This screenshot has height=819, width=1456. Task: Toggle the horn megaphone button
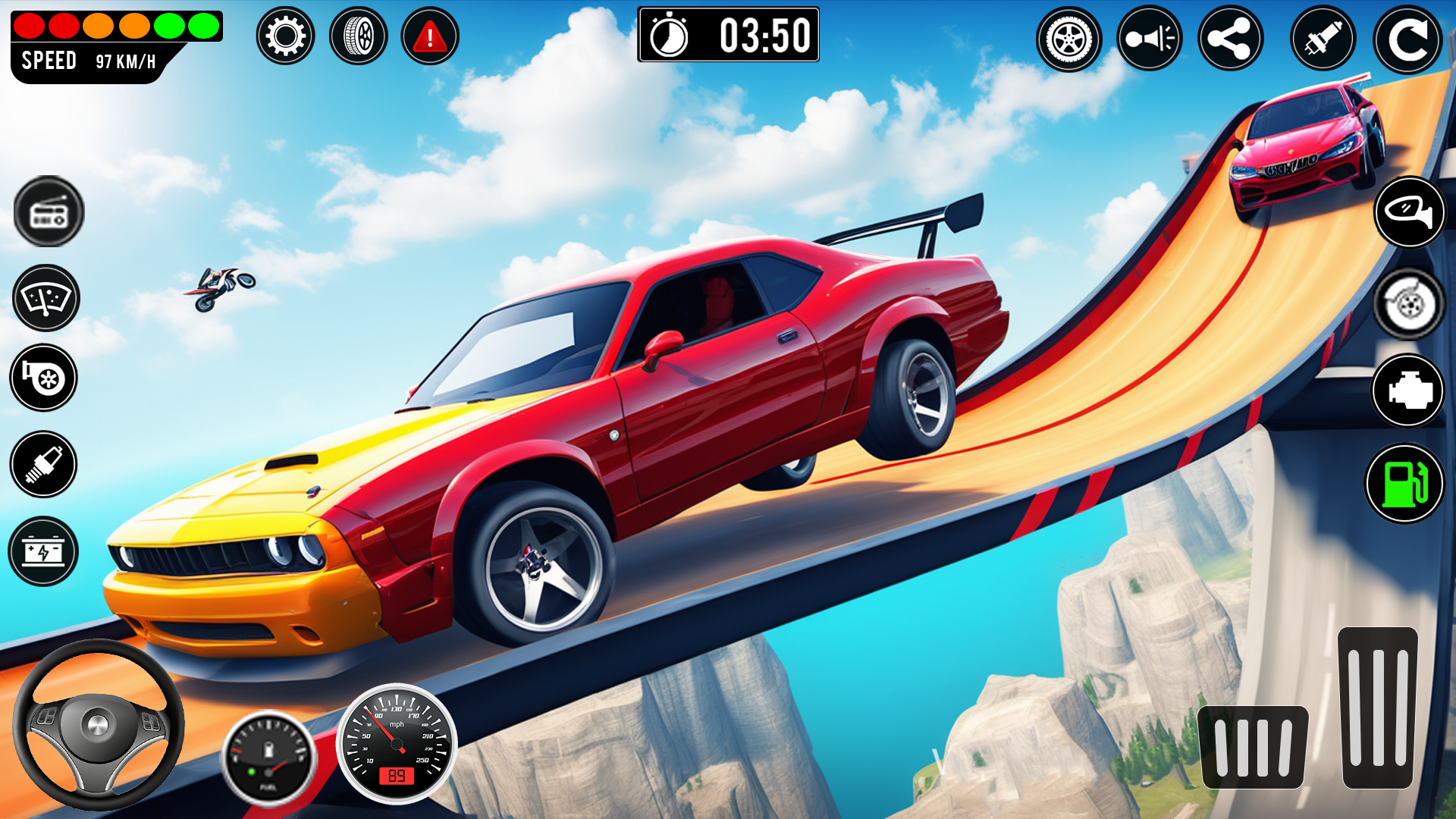1149,39
